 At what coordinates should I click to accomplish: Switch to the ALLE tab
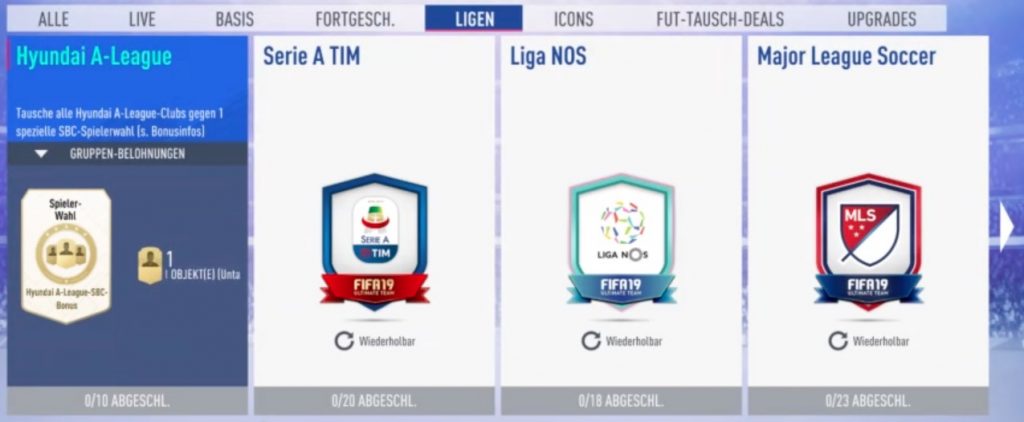52,19
